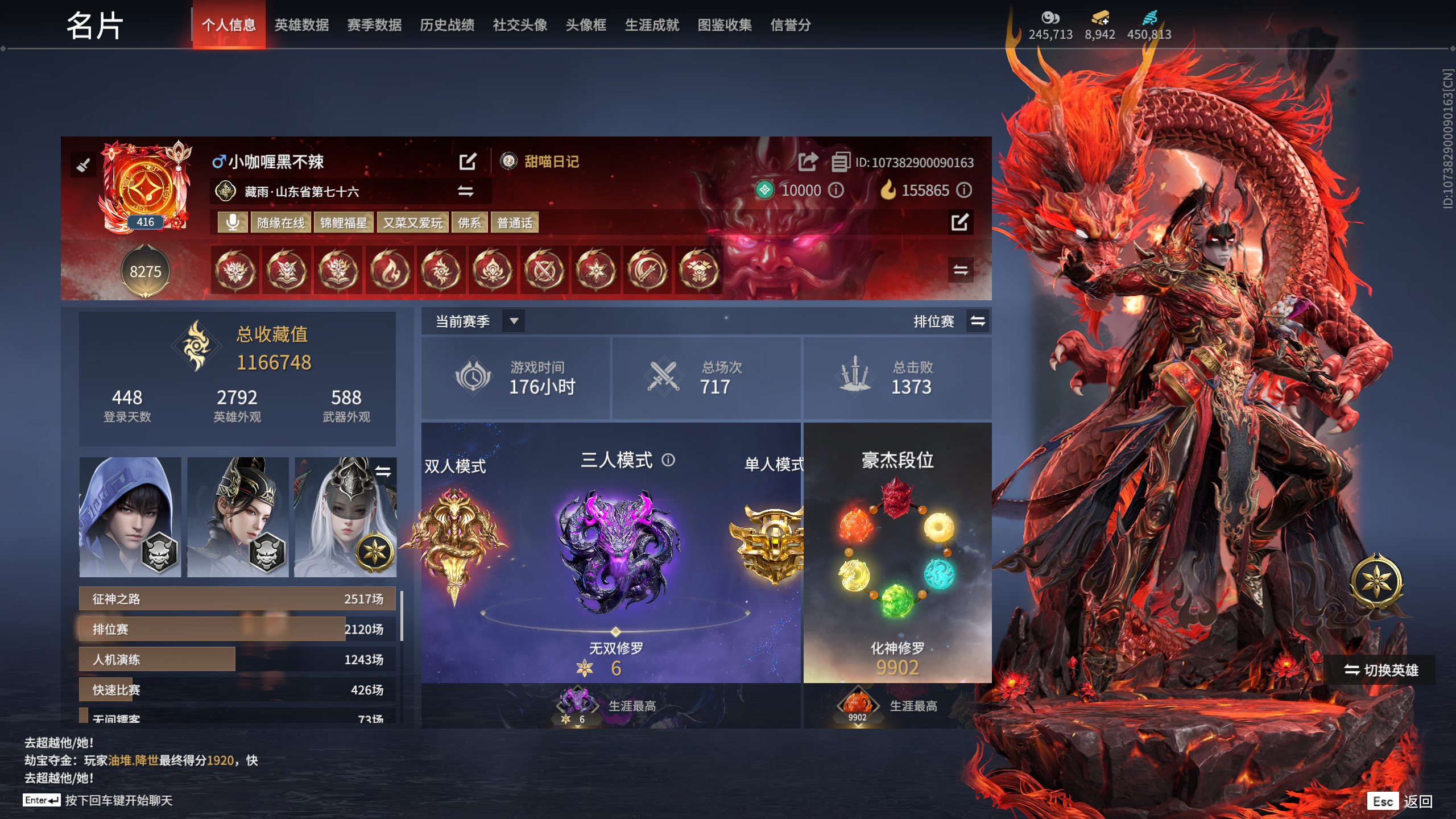This screenshot has width=1456, height=819.
Task: Edit the player nickname with the pencil icon
Action: point(468,162)
